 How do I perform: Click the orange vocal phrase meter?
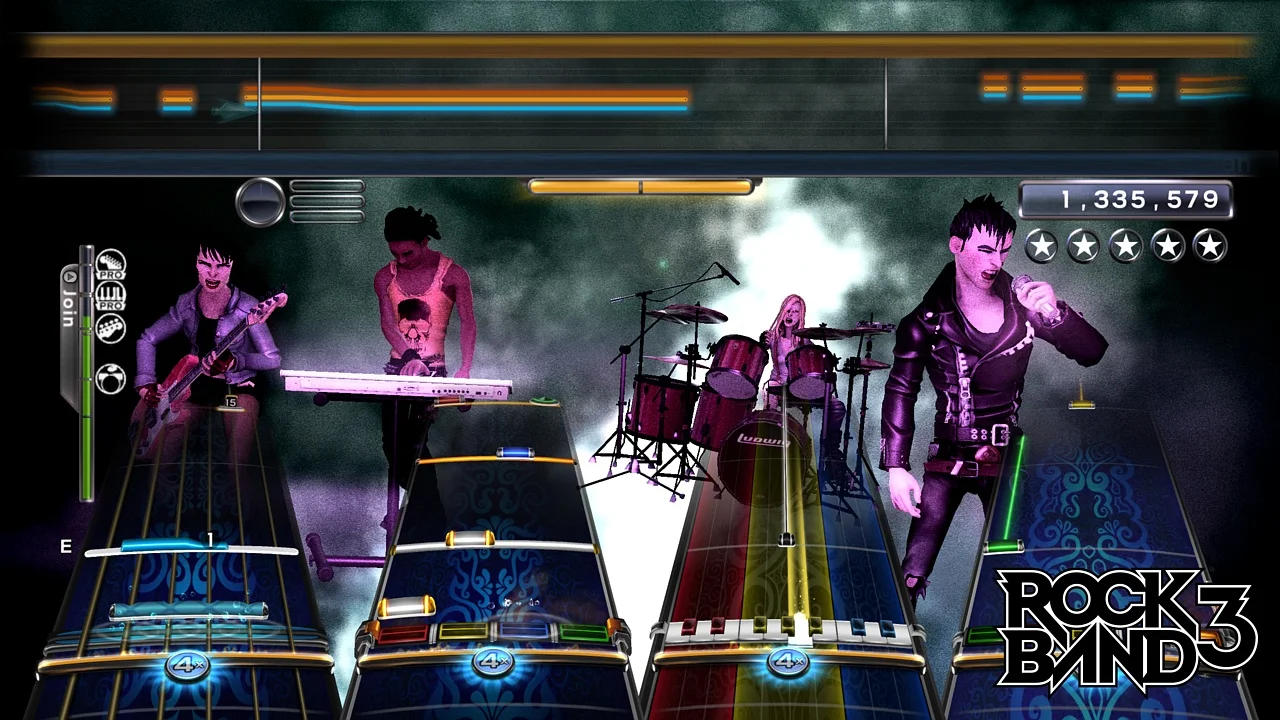tap(640, 185)
